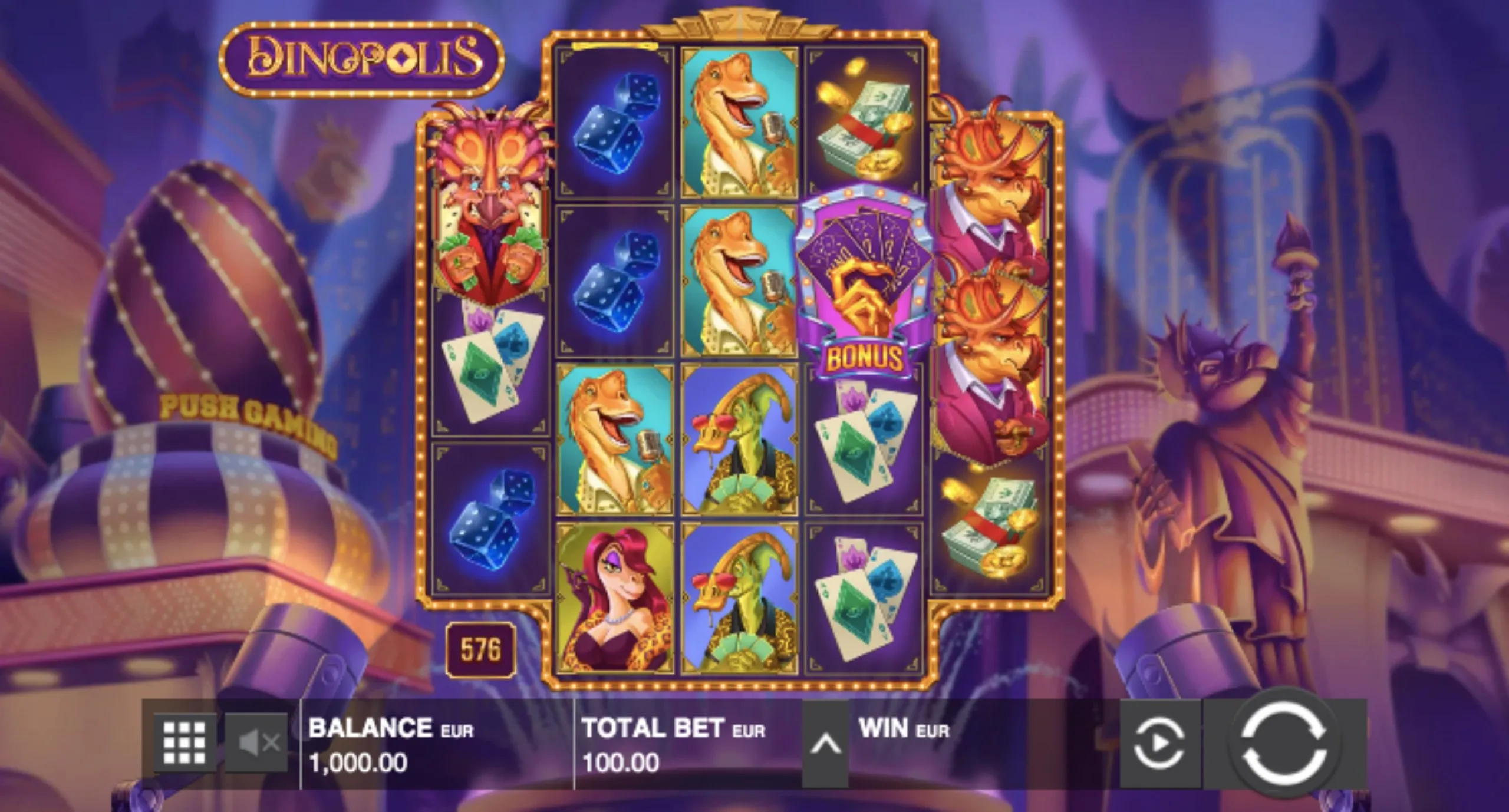Spin the reels with the circular arrows button
Image resolution: width=1509 pixels, height=812 pixels.
[1284, 744]
